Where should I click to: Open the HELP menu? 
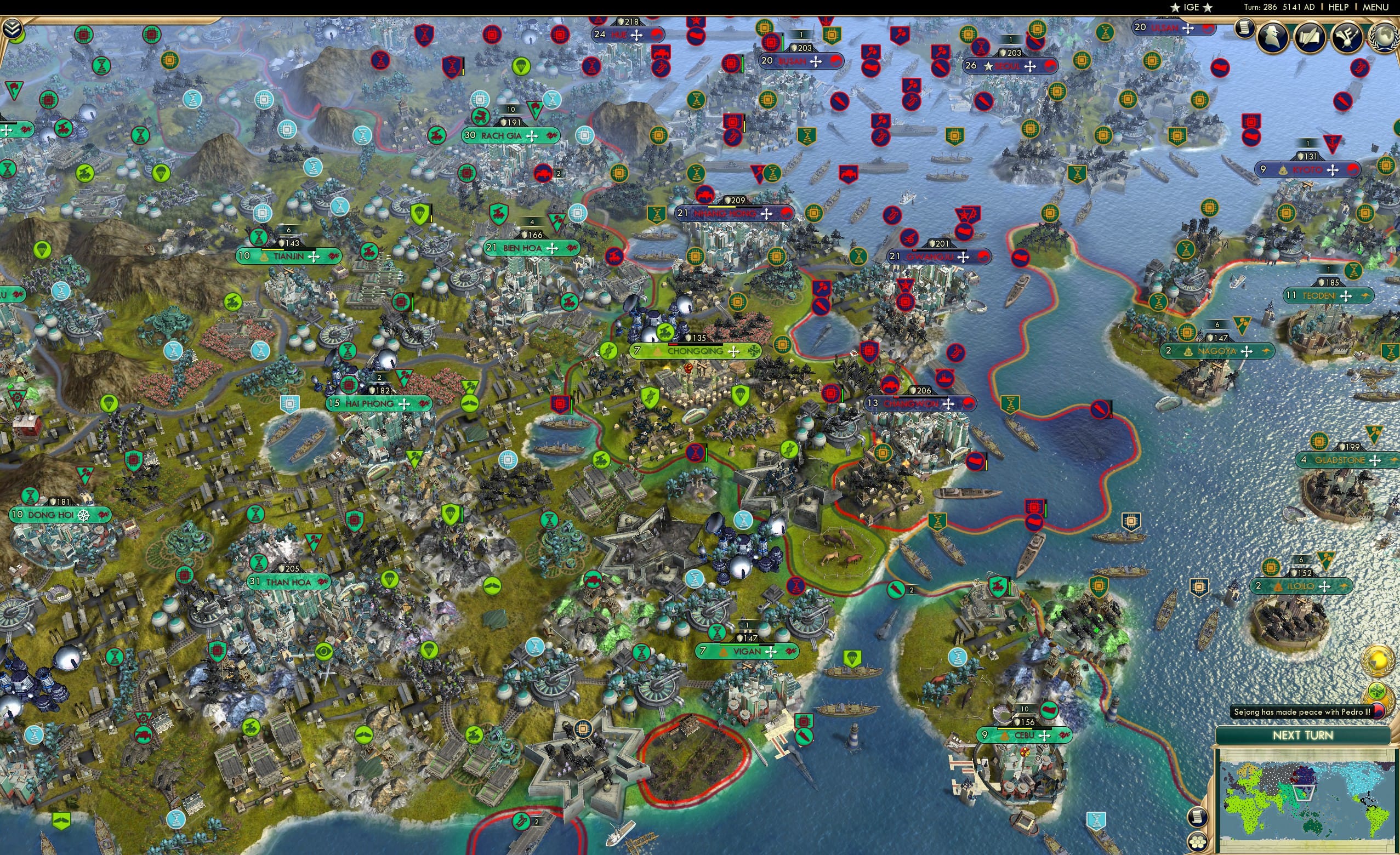tap(1339, 7)
